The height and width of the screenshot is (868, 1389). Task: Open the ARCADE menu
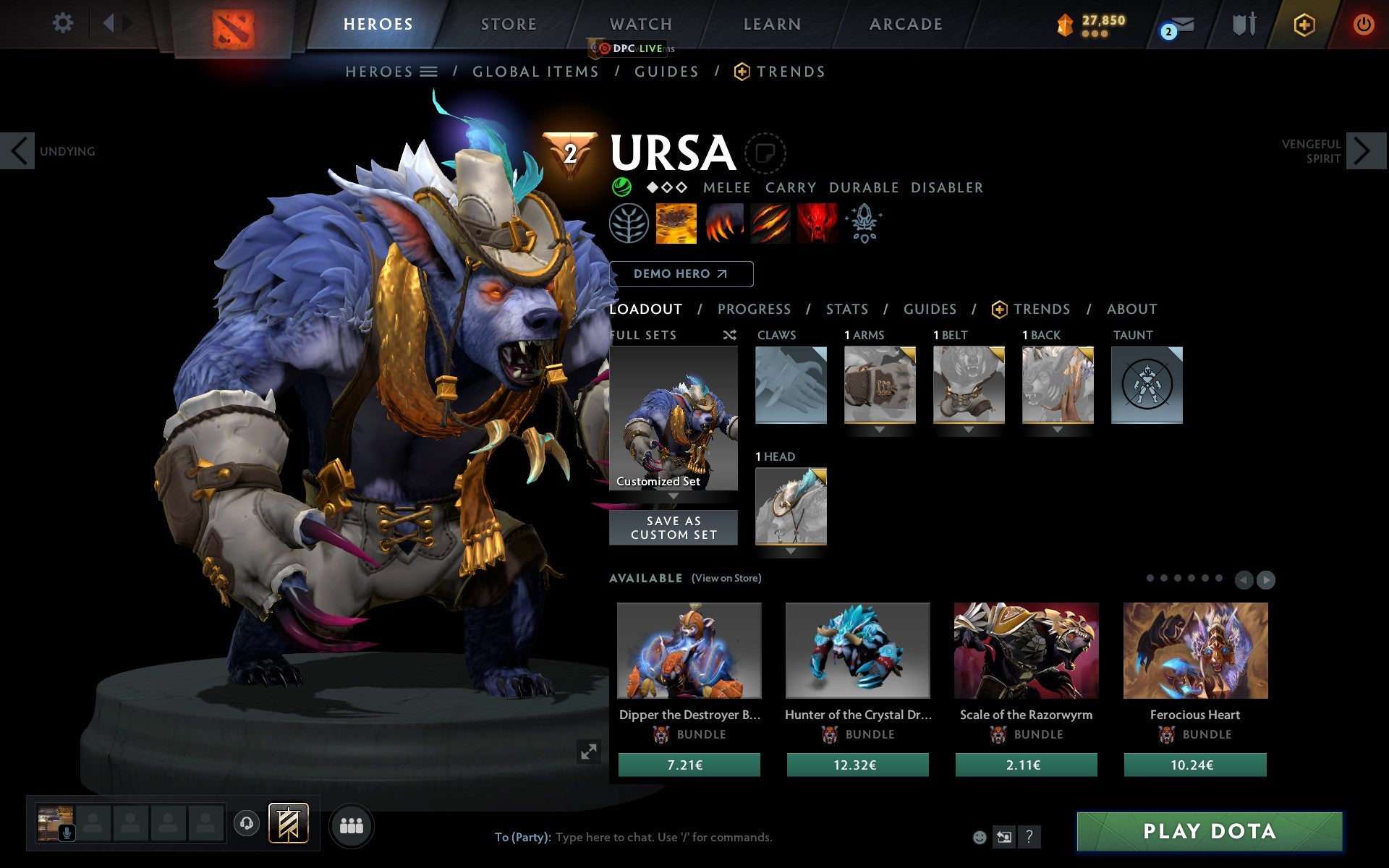pos(904,24)
